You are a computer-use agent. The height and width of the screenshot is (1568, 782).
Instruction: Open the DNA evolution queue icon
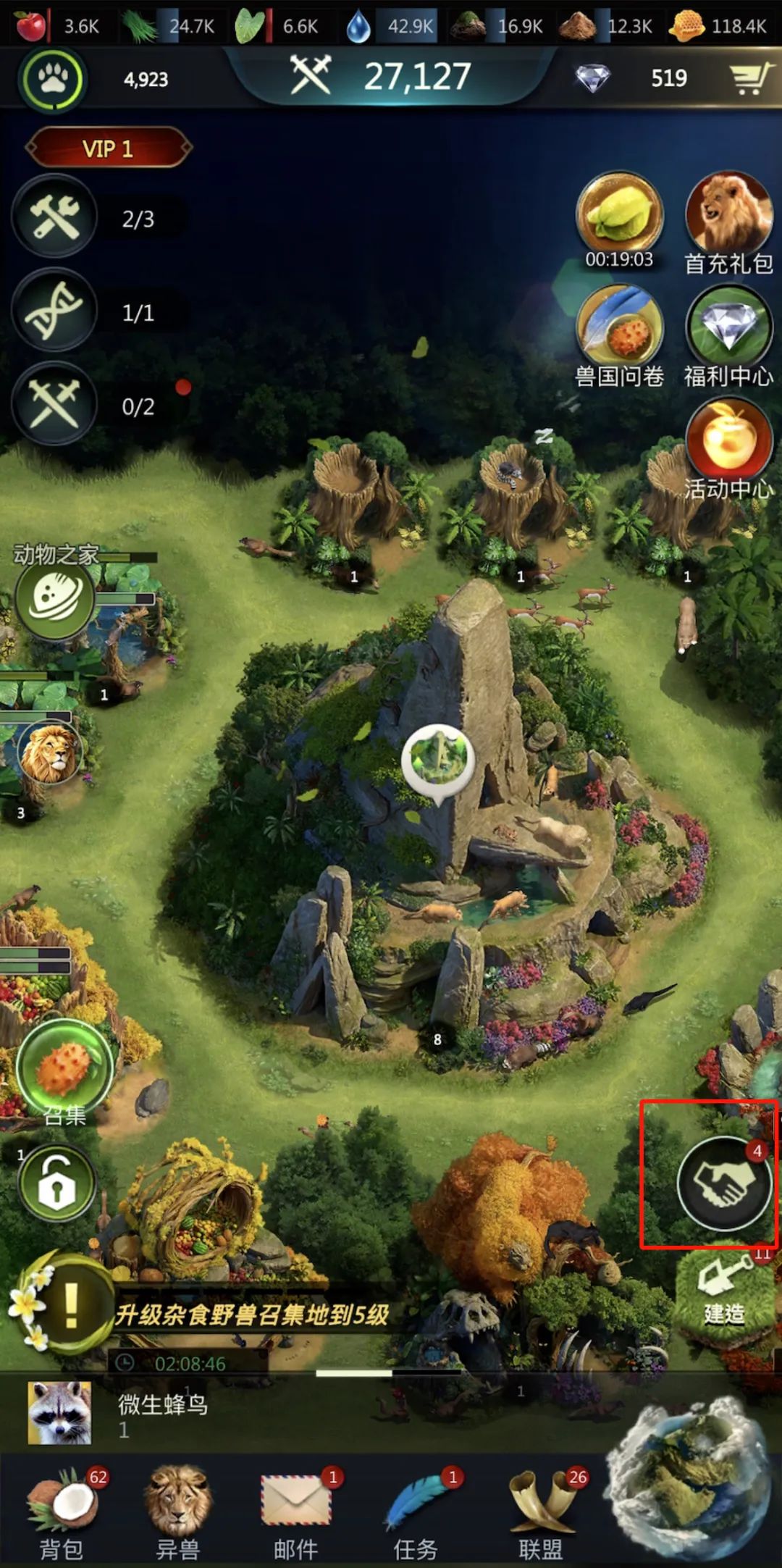pyautogui.click(x=55, y=311)
